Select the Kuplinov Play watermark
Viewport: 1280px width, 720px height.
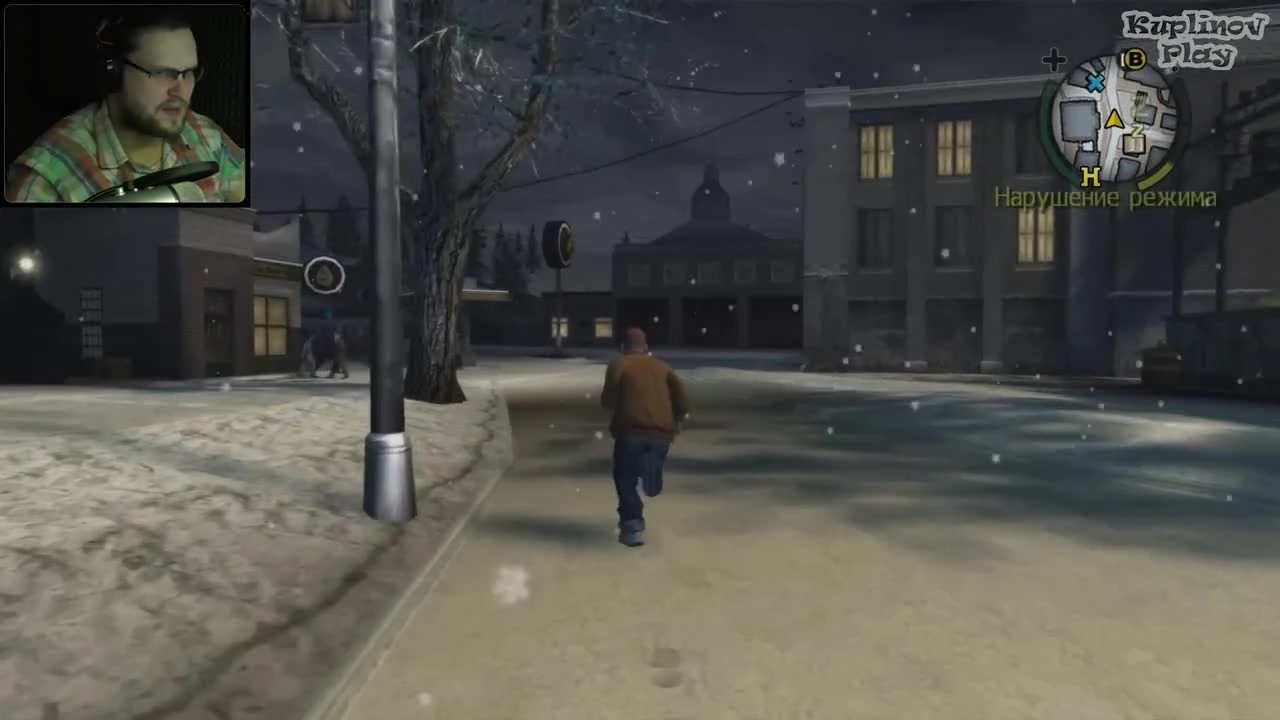(x=1196, y=30)
